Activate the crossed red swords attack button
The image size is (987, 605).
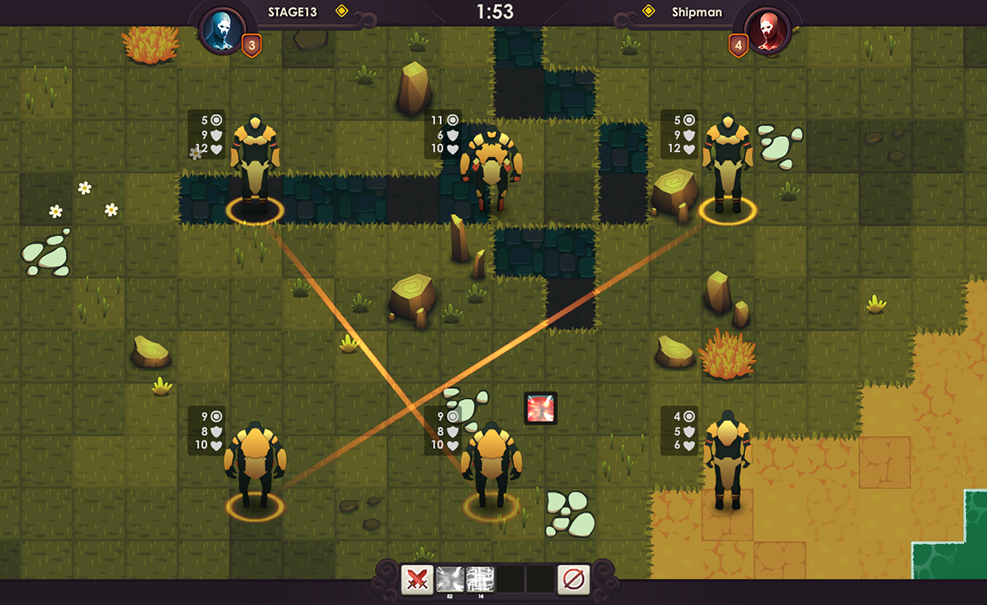click(417, 579)
